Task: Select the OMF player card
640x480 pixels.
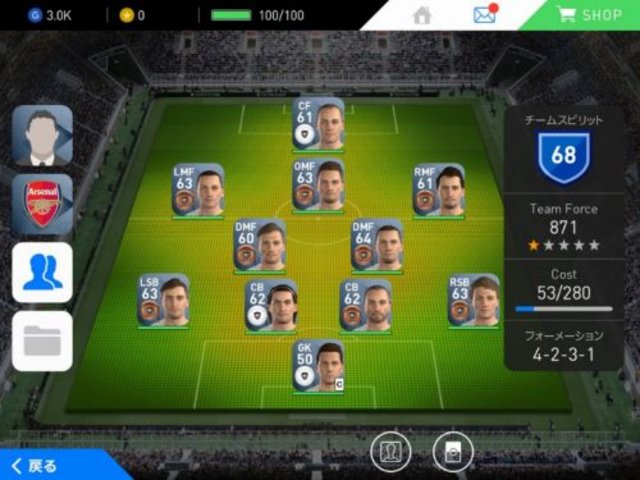Action: pyautogui.click(x=318, y=185)
